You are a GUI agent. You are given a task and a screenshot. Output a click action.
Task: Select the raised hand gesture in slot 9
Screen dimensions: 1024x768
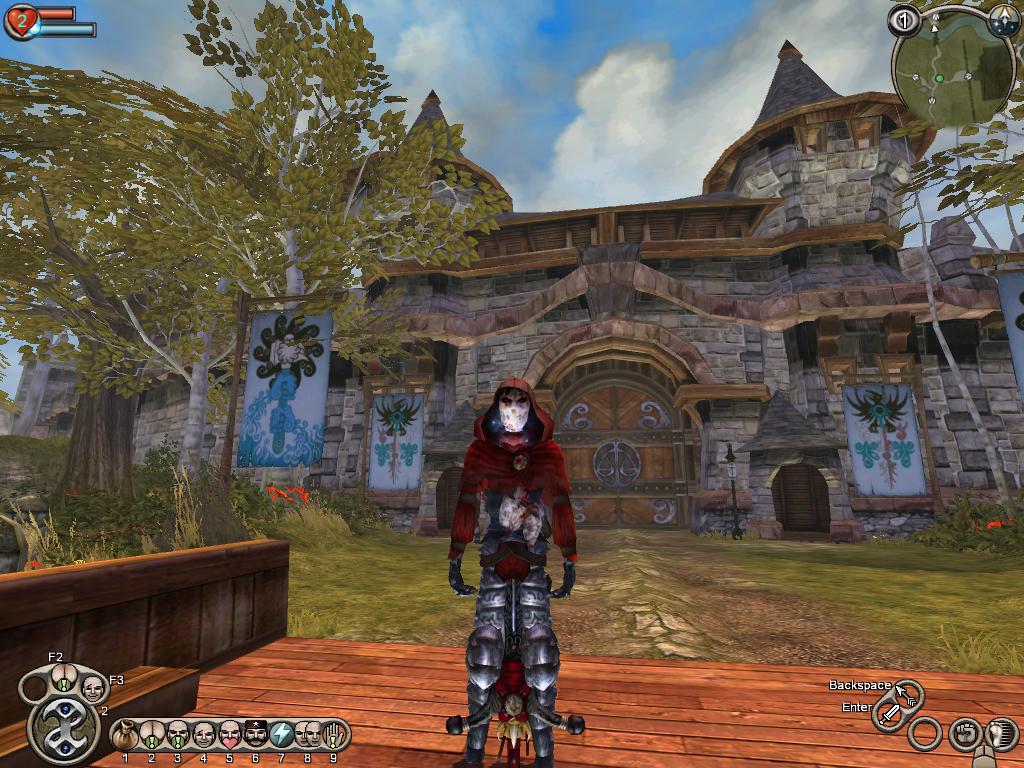click(x=333, y=735)
